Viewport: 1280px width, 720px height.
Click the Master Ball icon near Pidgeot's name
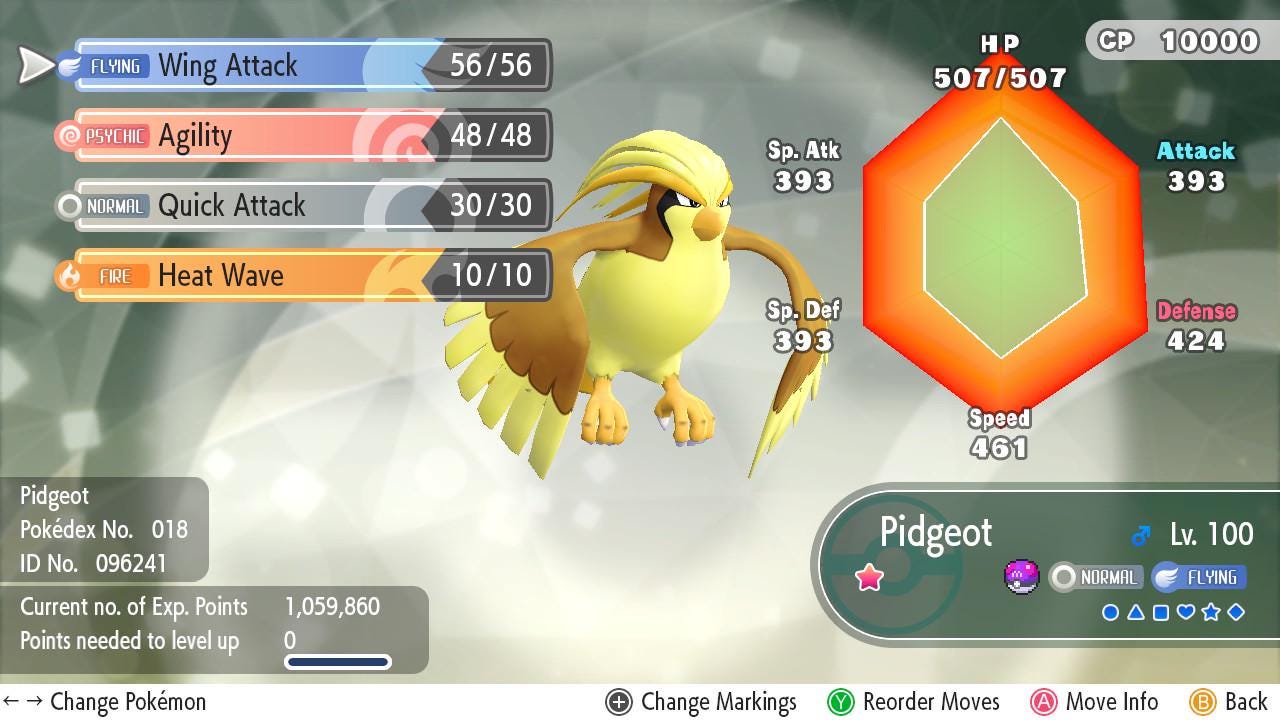1021,577
